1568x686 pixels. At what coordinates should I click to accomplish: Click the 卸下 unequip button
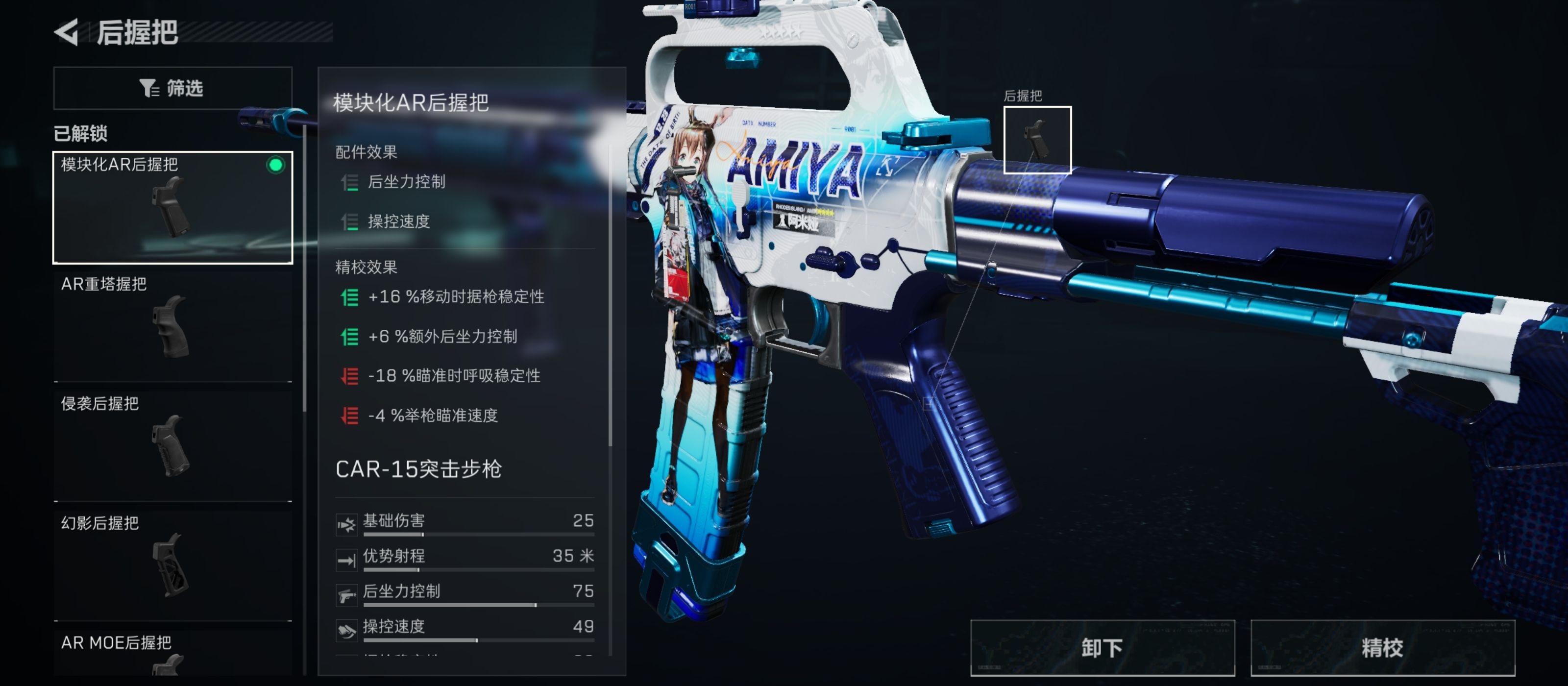pyautogui.click(x=1102, y=648)
